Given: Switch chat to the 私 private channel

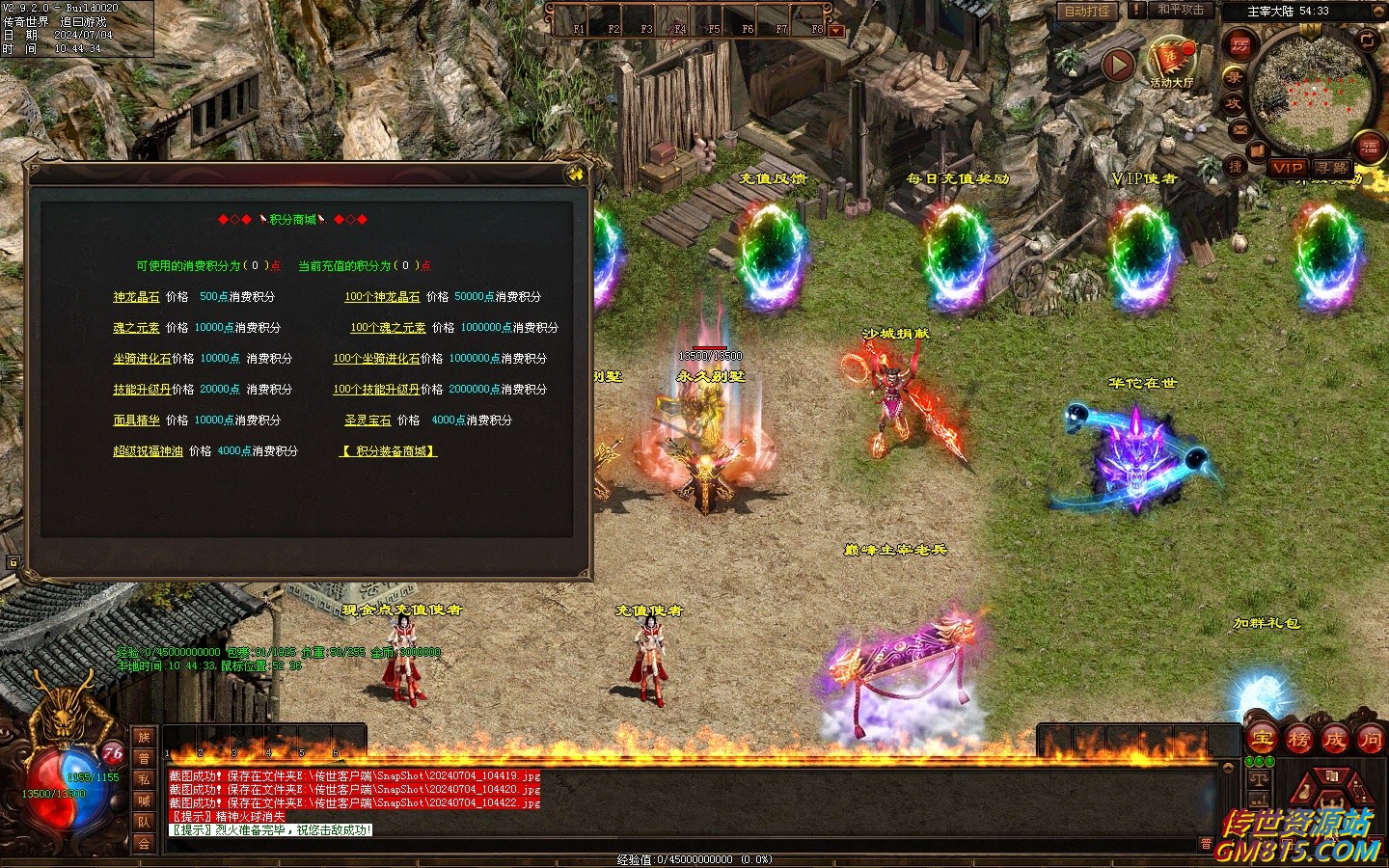Looking at the screenshot, I should pyautogui.click(x=144, y=779).
